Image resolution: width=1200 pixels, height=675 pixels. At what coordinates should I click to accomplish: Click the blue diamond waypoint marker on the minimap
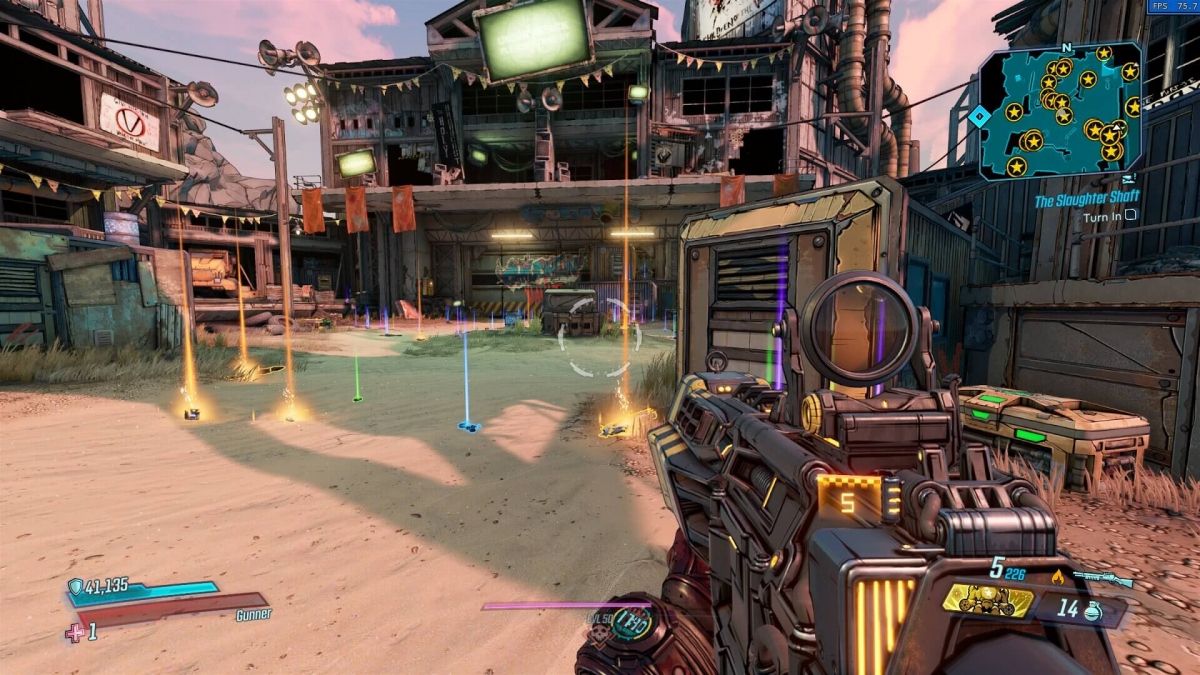[979, 116]
